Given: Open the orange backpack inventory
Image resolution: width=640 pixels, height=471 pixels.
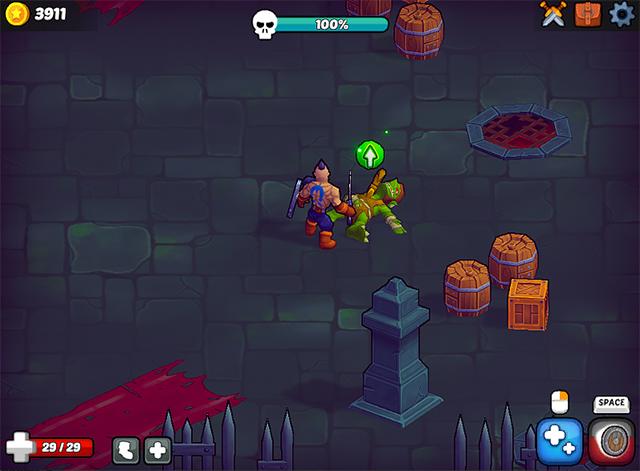Looking at the screenshot, I should click(588, 13).
